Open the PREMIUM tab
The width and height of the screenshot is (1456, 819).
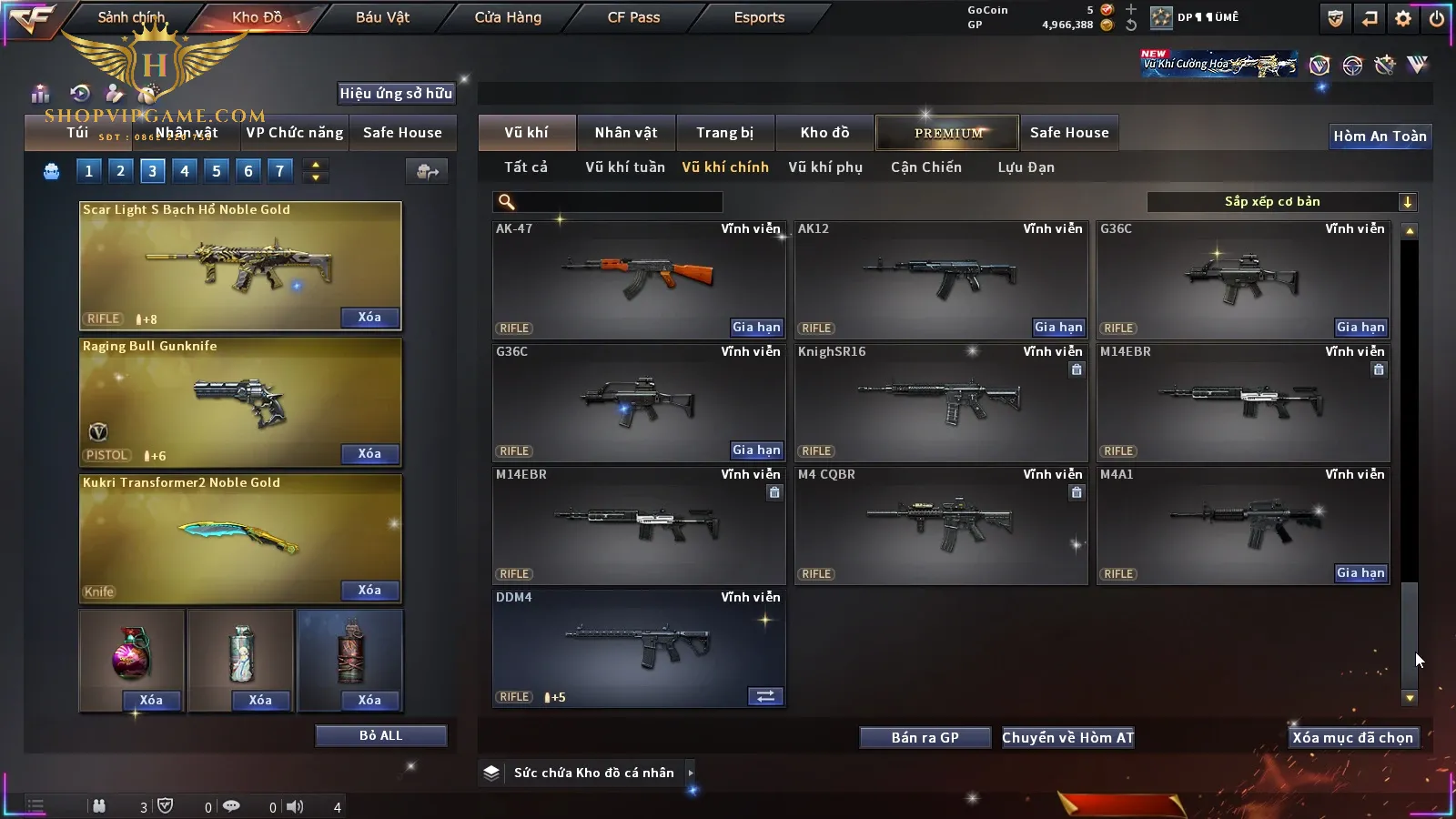tap(947, 133)
